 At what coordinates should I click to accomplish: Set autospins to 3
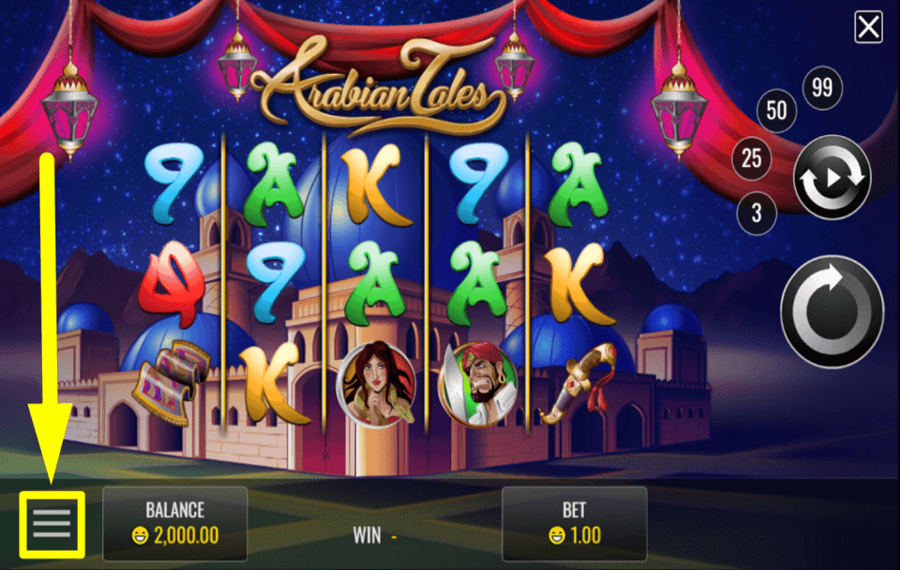pos(756,212)
